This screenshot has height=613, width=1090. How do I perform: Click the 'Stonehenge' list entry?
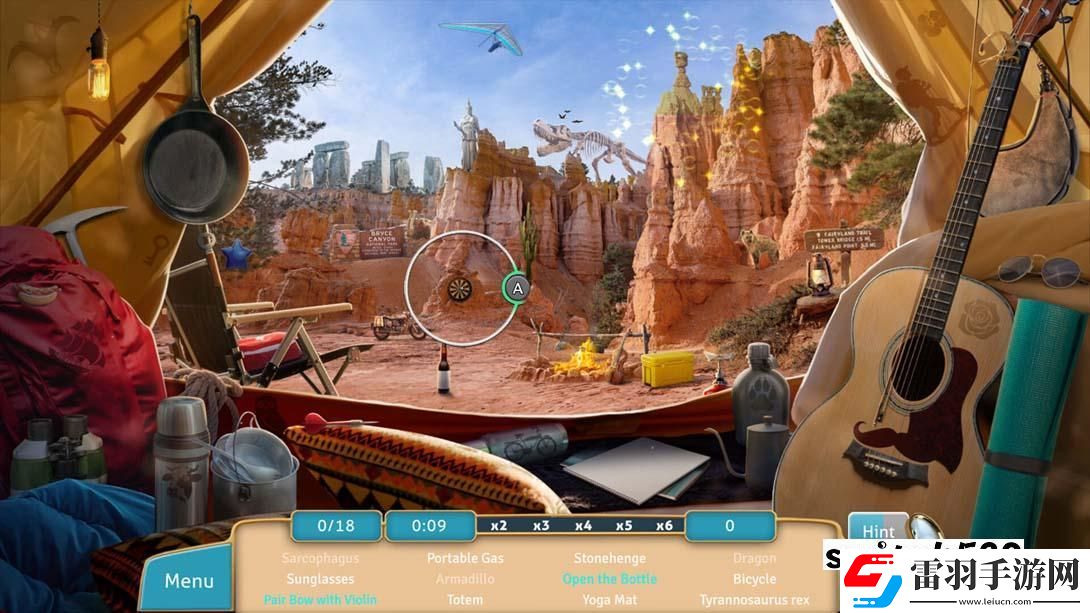click(x=610, y=558)
